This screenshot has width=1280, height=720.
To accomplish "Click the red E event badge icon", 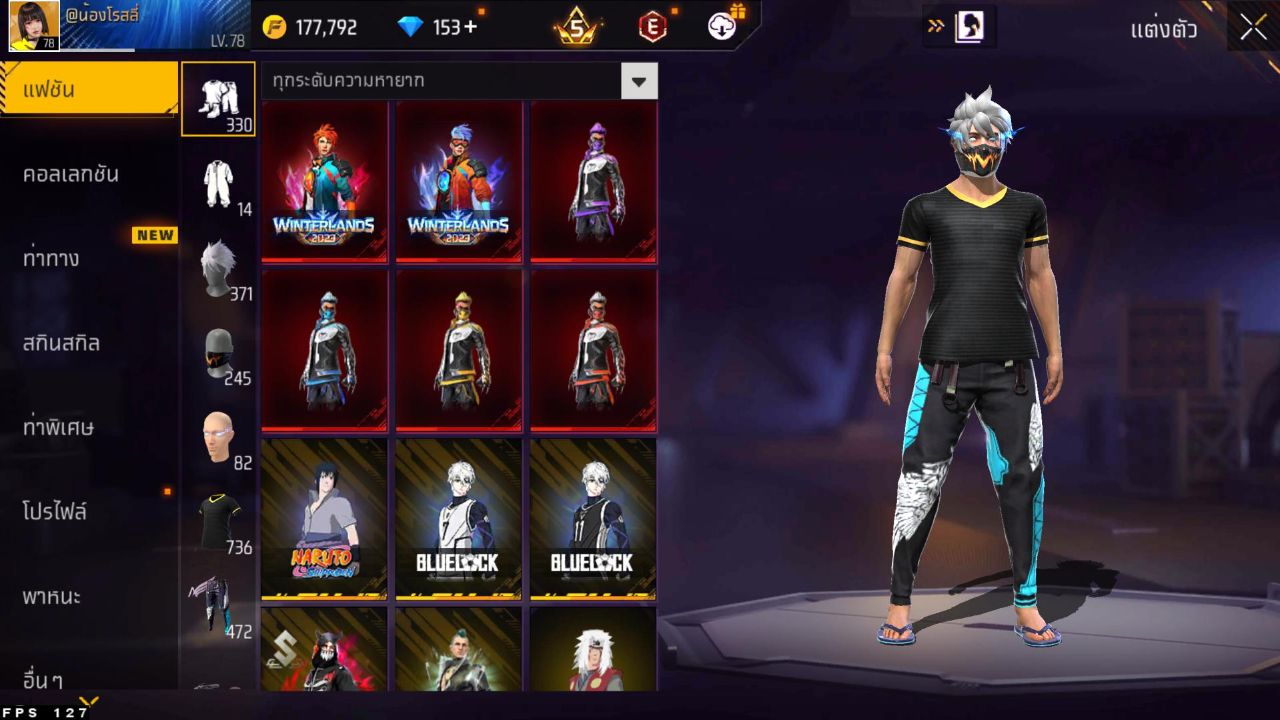I will (655, 27).
